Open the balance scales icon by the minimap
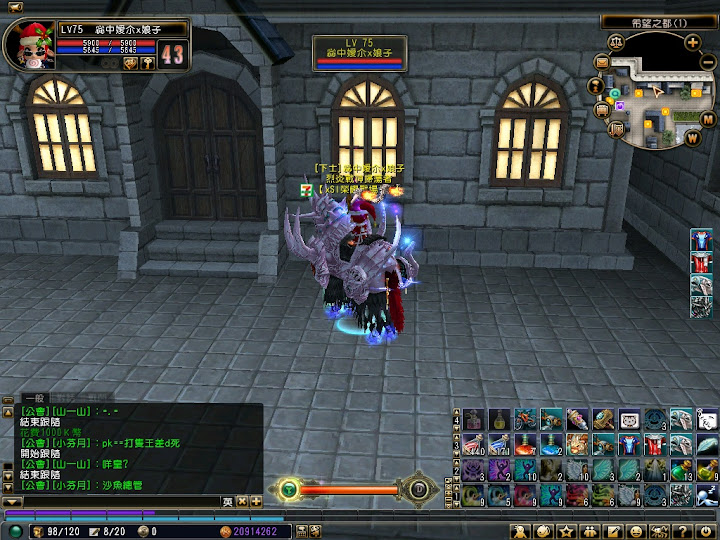720x540 pixels. pos(616,43)
